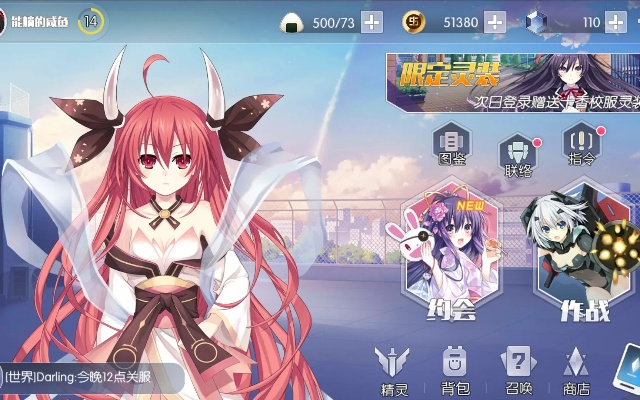The image size is (640, 400).
Task: Add more rice ball stamina
Action: (371, 22)
